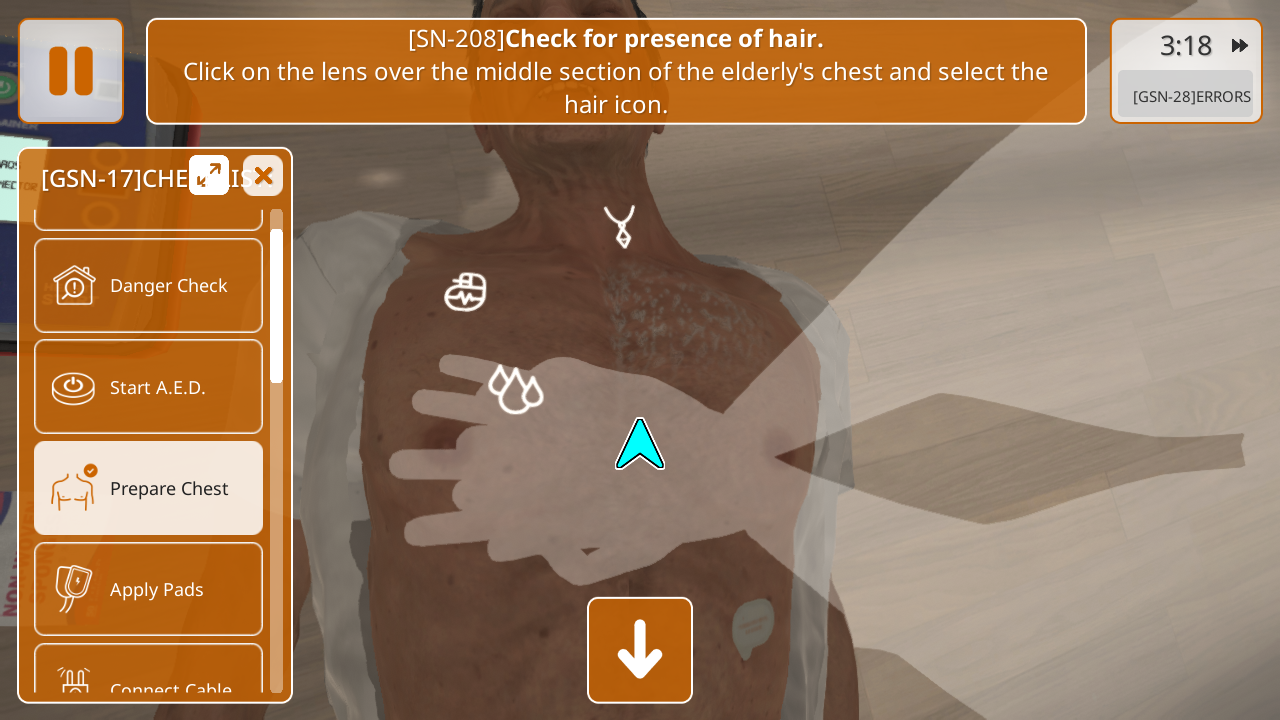The height and width of the screenshot is (720, 1280).
Task: Choose the Prepare Chest step
Action: (148, 488)
